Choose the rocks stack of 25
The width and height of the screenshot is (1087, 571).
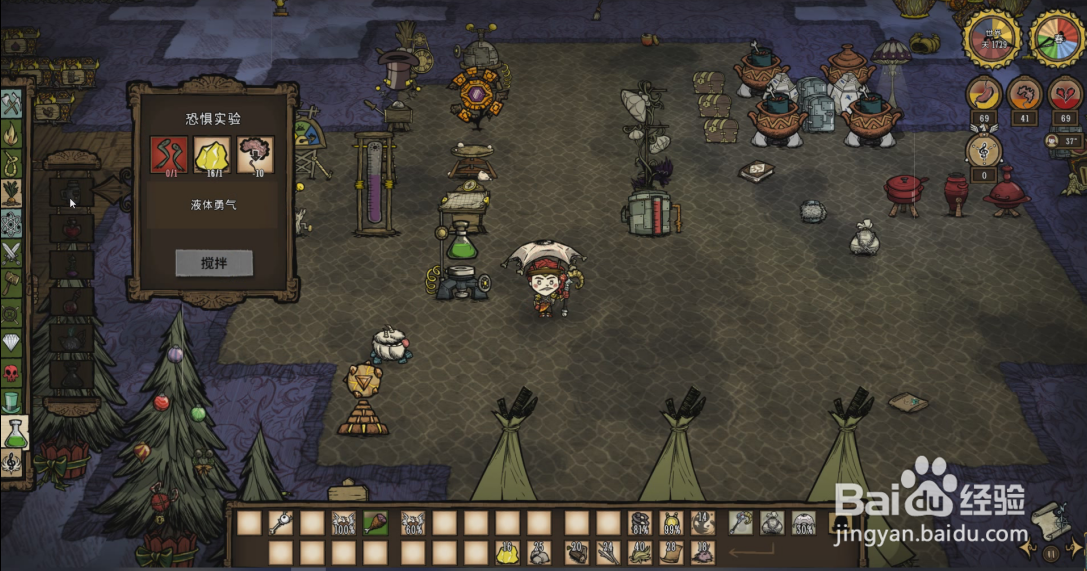coord(541,551)
